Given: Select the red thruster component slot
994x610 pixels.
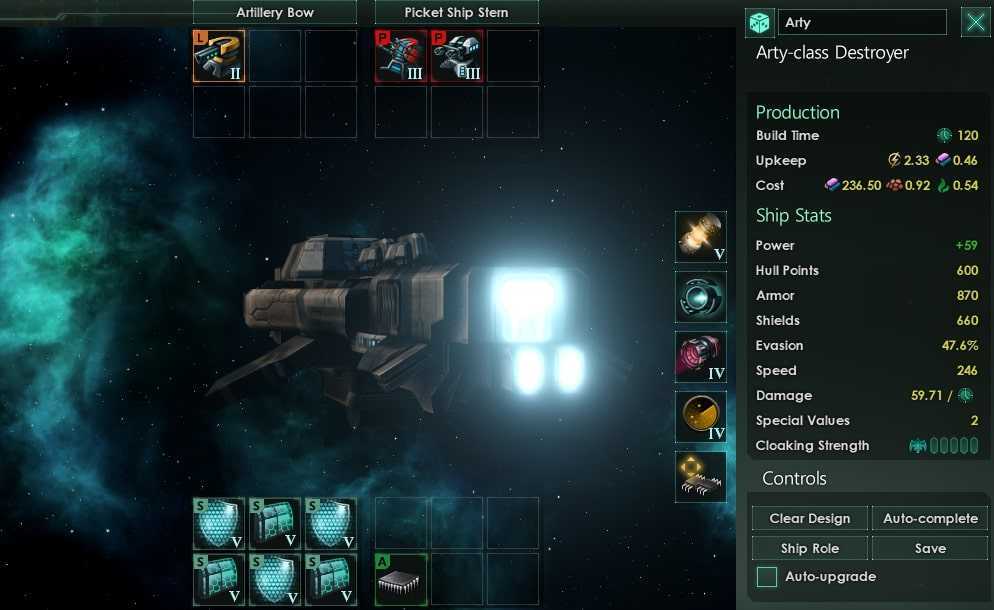Looking at the screenshot, I should tap(700, 357).
